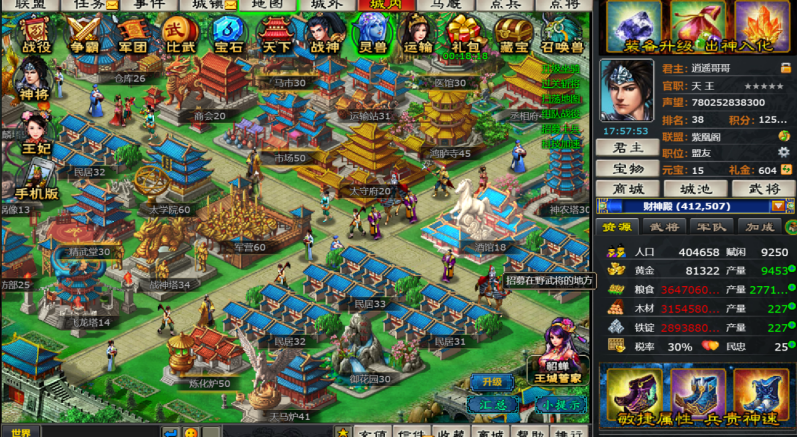Open the 神将 divine general portrait

(32, 80)
